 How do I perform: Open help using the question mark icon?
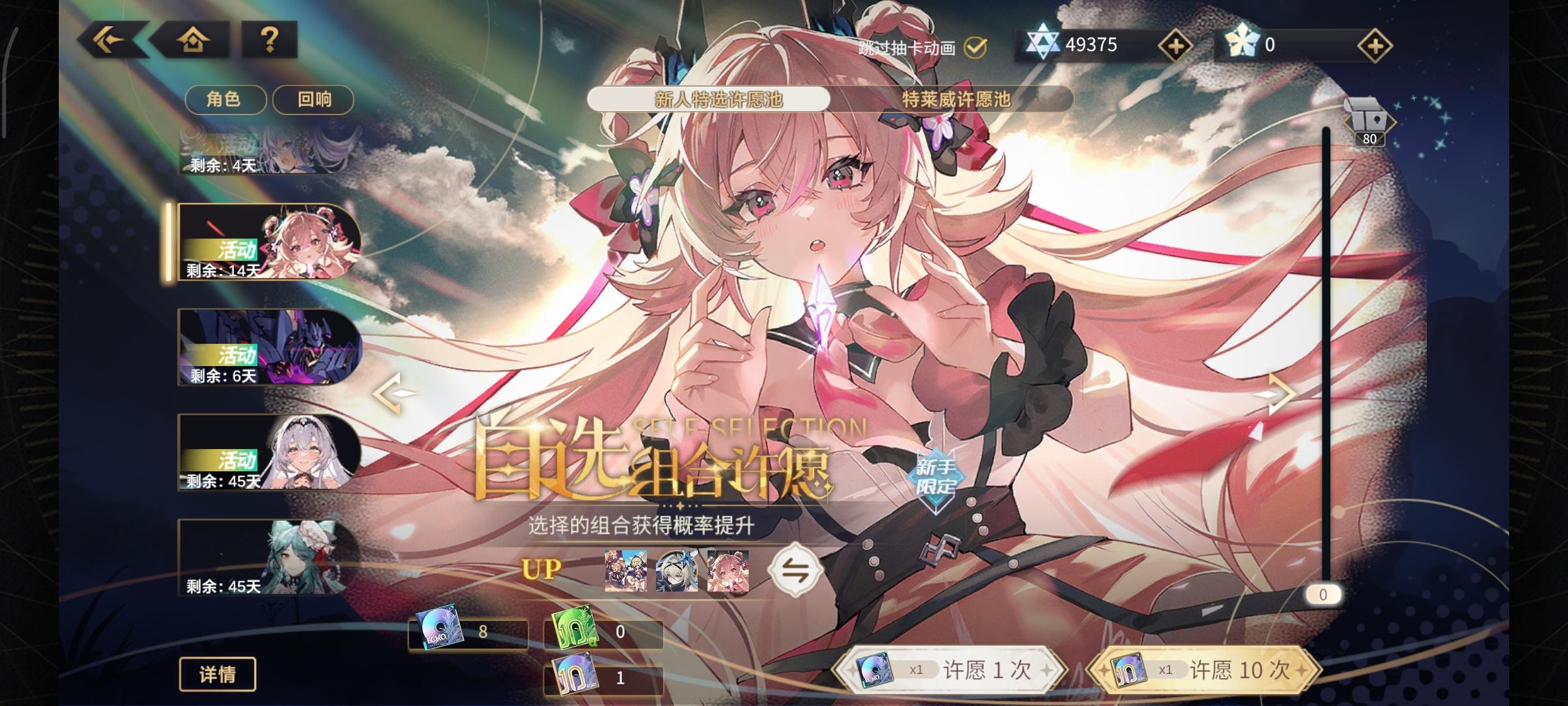pyautogui.click(x=268, y=41)
